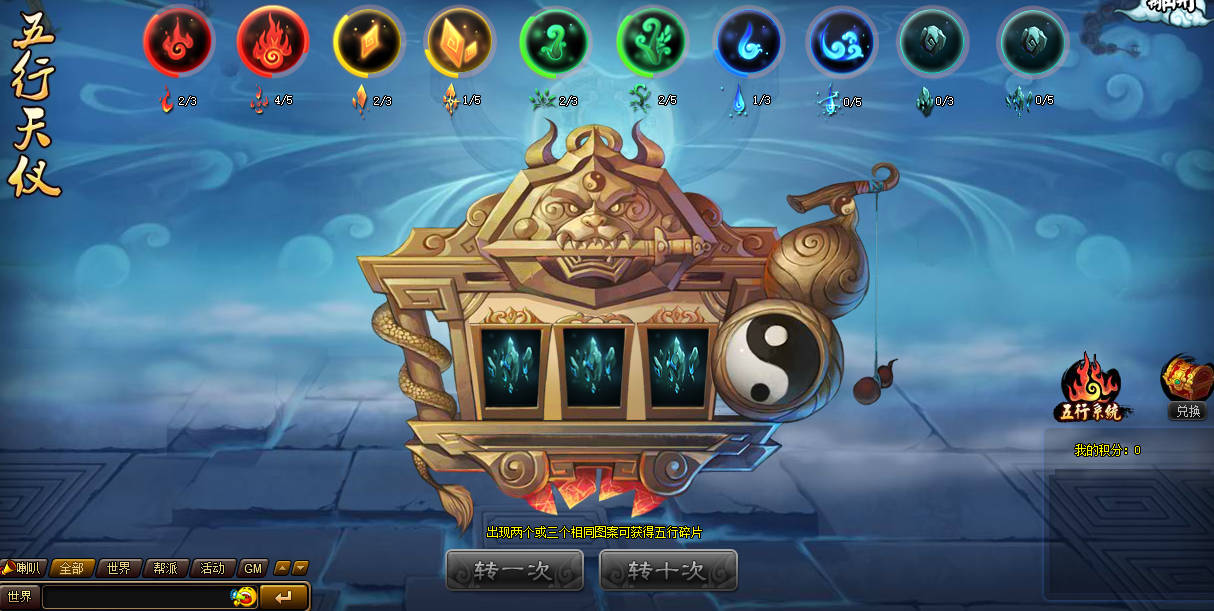Select the green sprout orb showing 2/3
Image resolution: width=1214 pixels, height=611 pixels.
pos(555,41)
